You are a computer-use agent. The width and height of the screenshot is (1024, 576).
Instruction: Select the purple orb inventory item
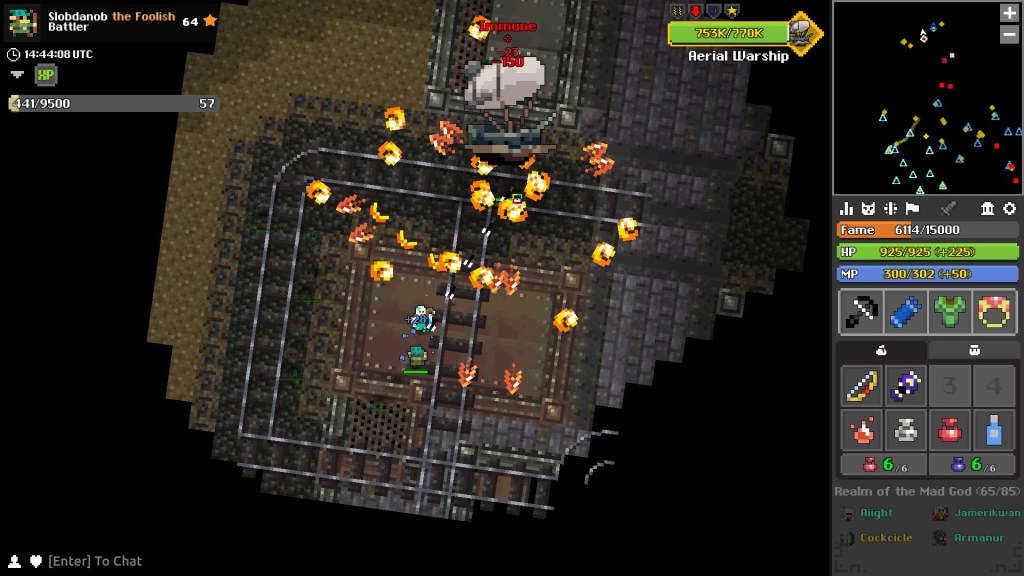pyautogui.click(x=905, y=386)
